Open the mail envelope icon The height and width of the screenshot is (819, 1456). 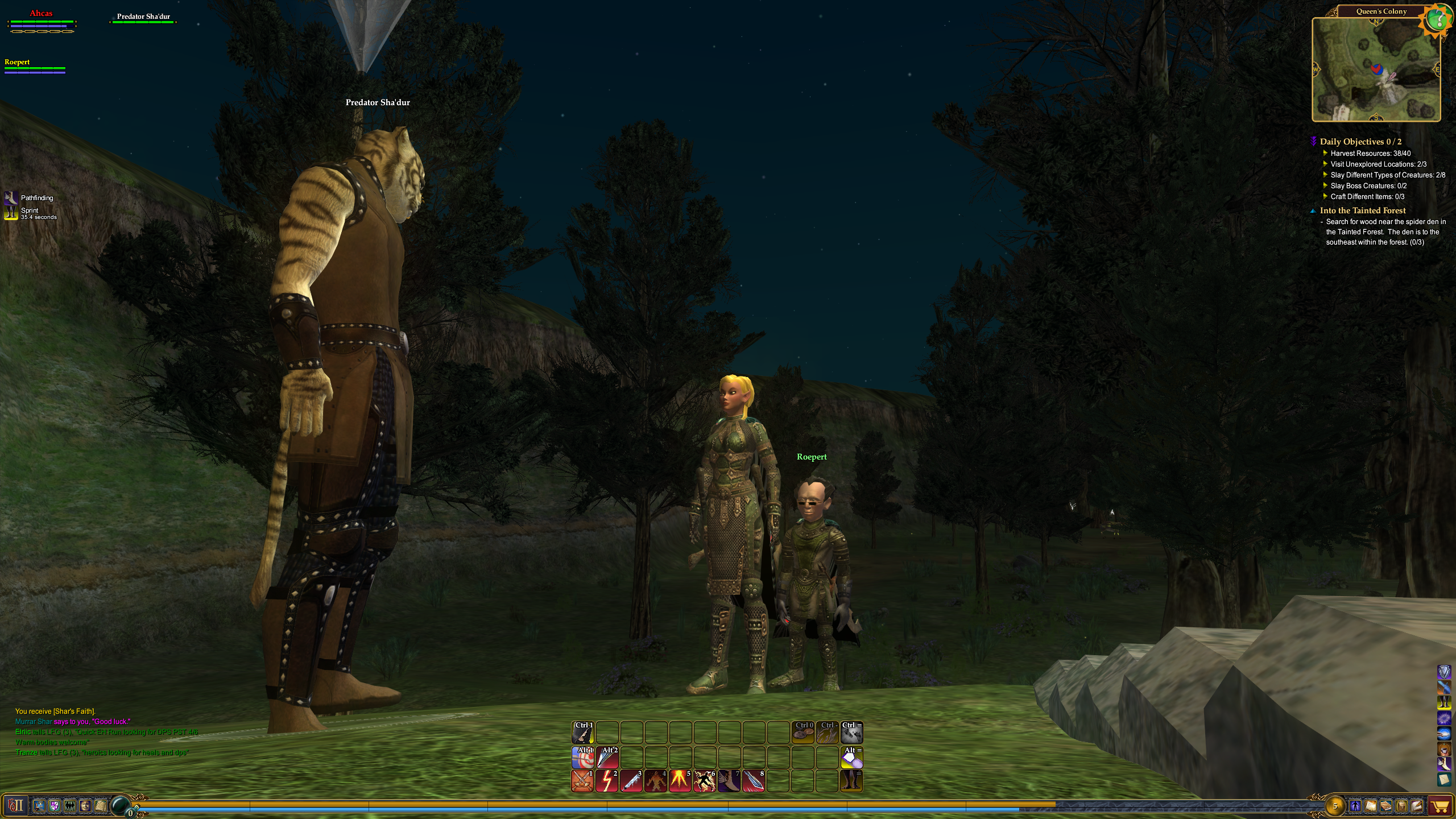pos(1417,806)
